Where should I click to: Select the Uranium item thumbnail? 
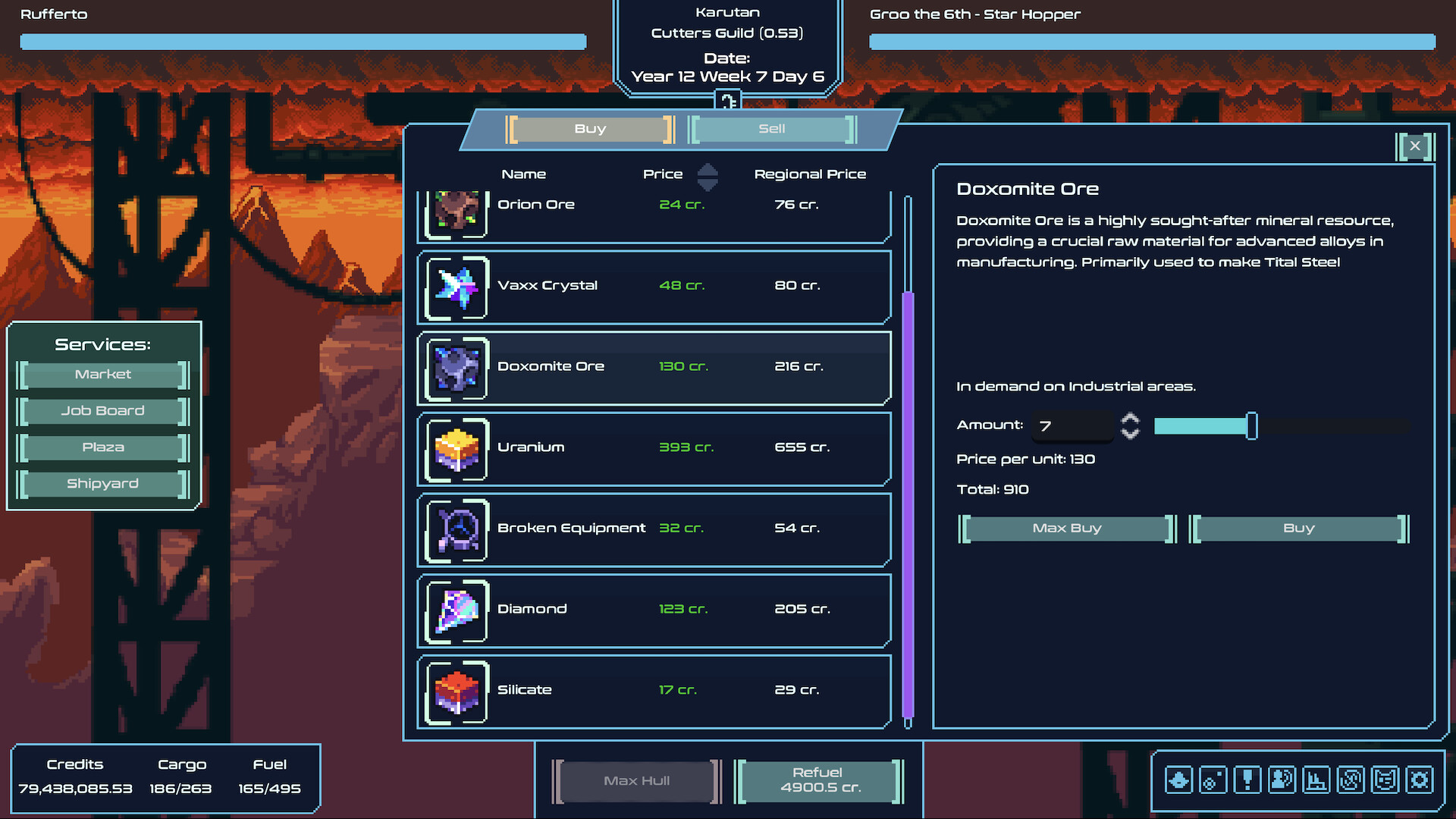(x=455, y=450)
